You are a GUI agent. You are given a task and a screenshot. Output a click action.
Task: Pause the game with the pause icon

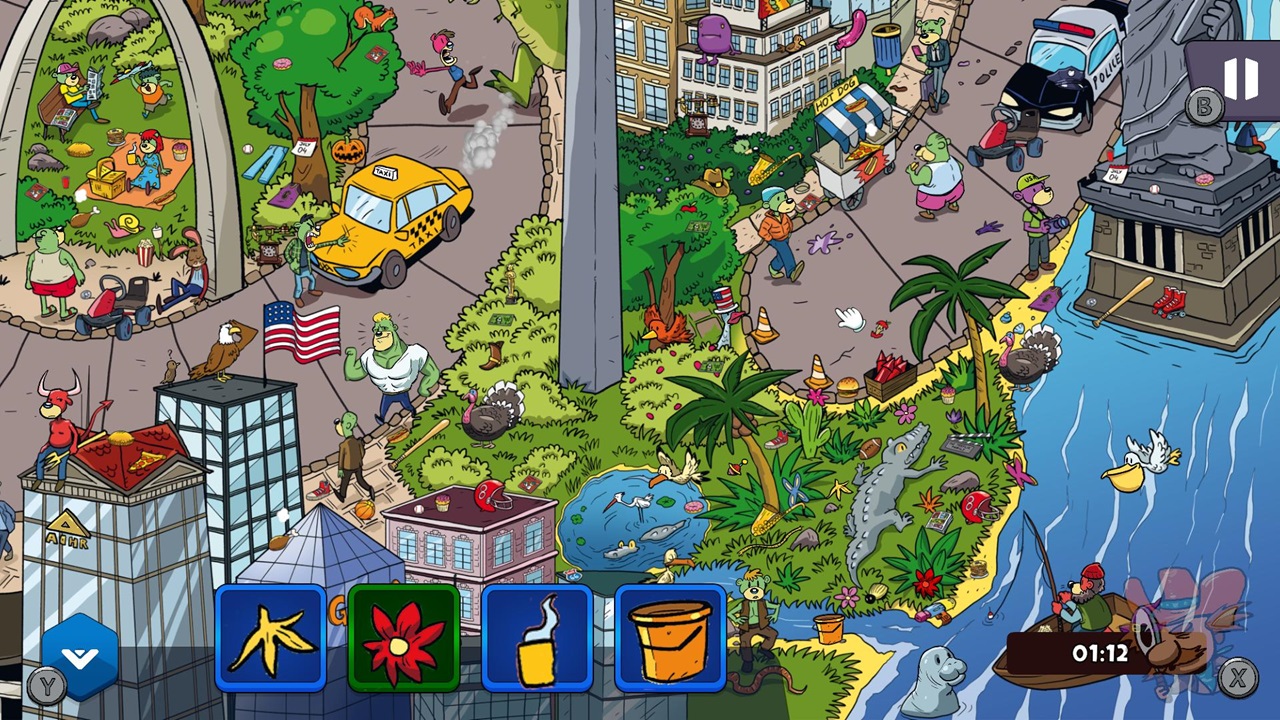[x=1240, y=77]
